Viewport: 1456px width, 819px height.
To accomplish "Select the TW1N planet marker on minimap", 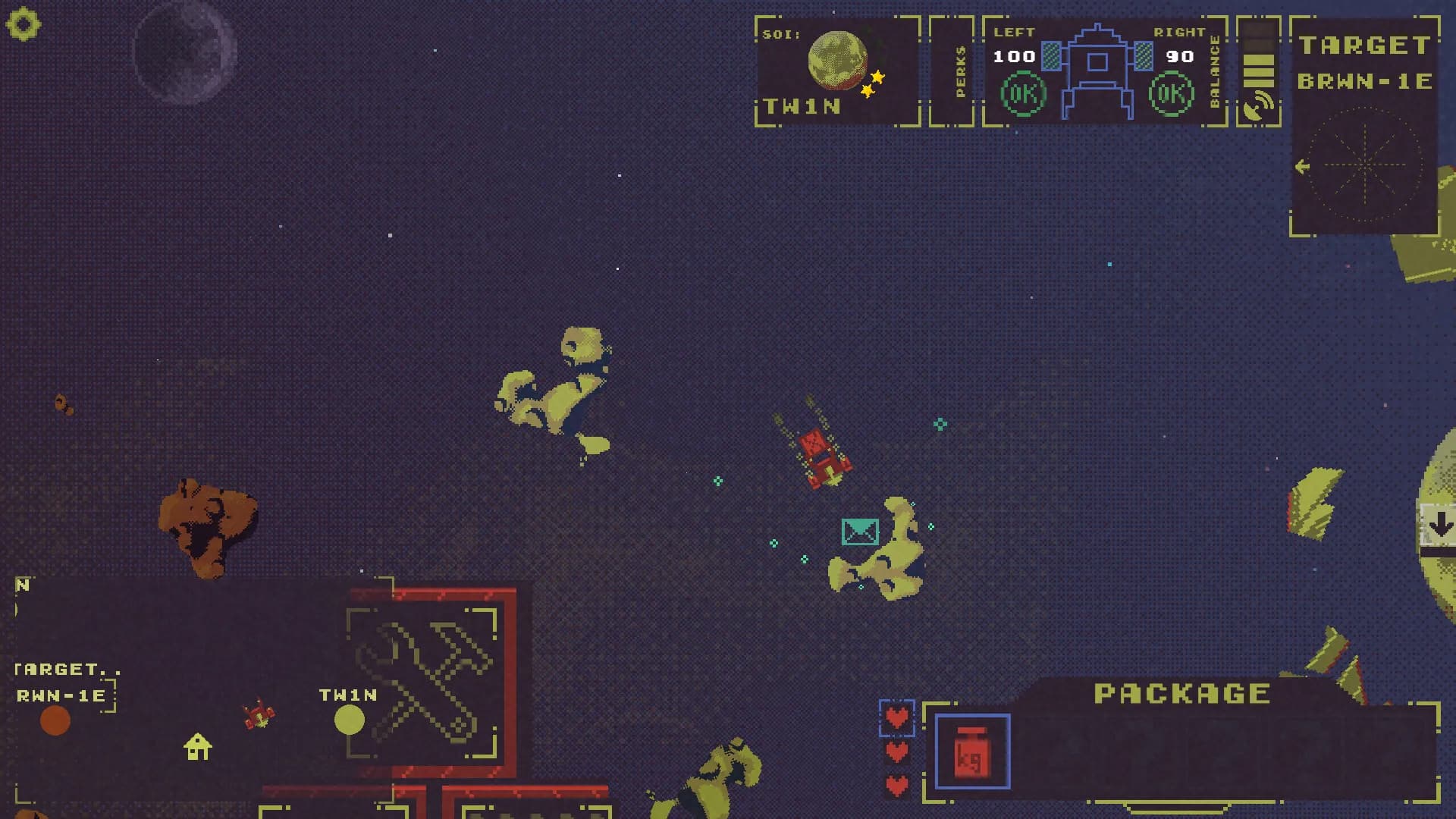I will click(349, 720).
